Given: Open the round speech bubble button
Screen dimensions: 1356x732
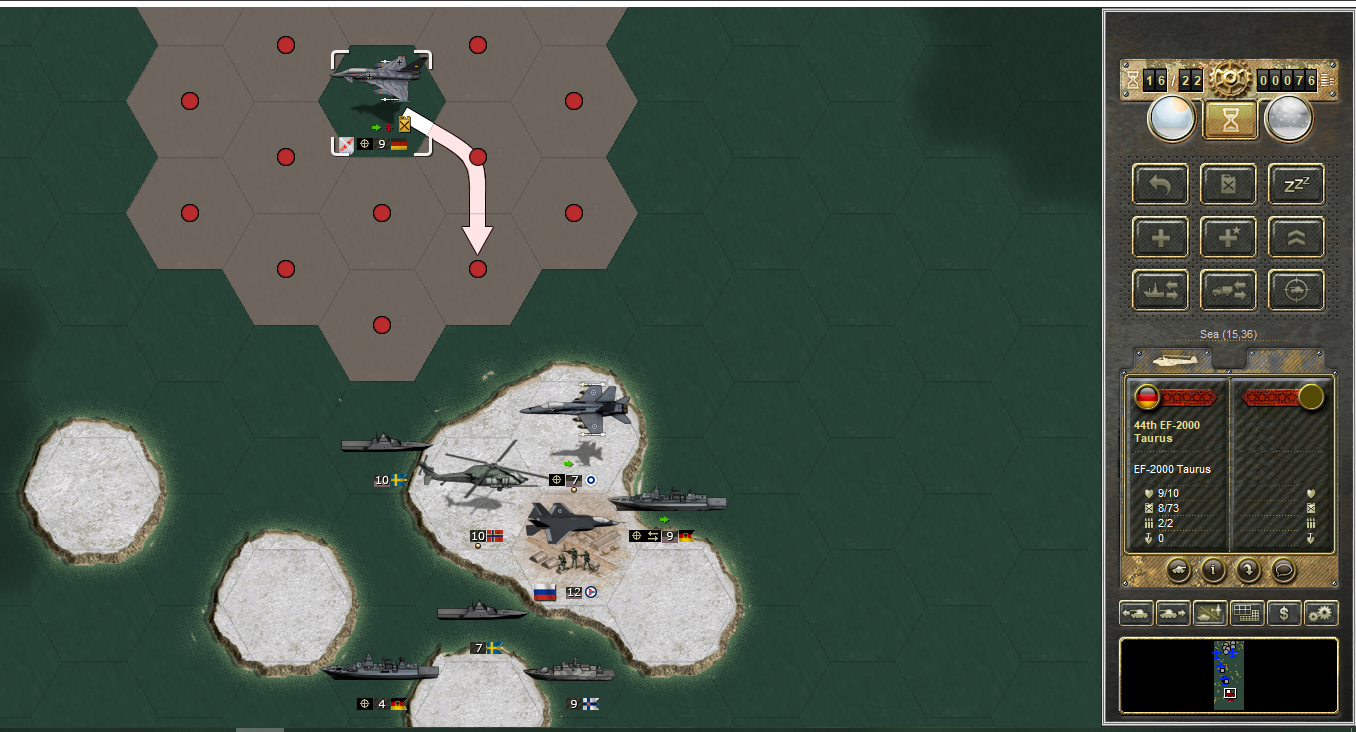Looking at the screenshot, I should click(x=1283, y=570).
